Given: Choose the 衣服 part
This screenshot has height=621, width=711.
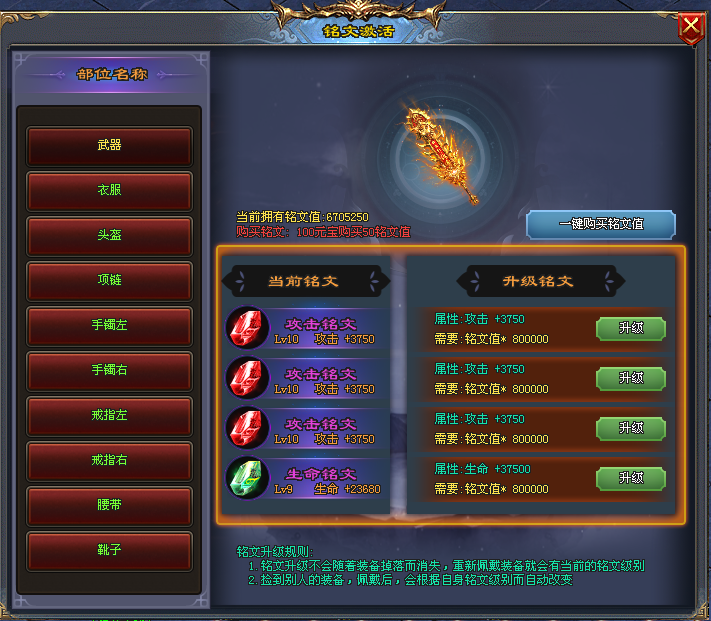Looking at the screenshot, I should coord(110,190).
